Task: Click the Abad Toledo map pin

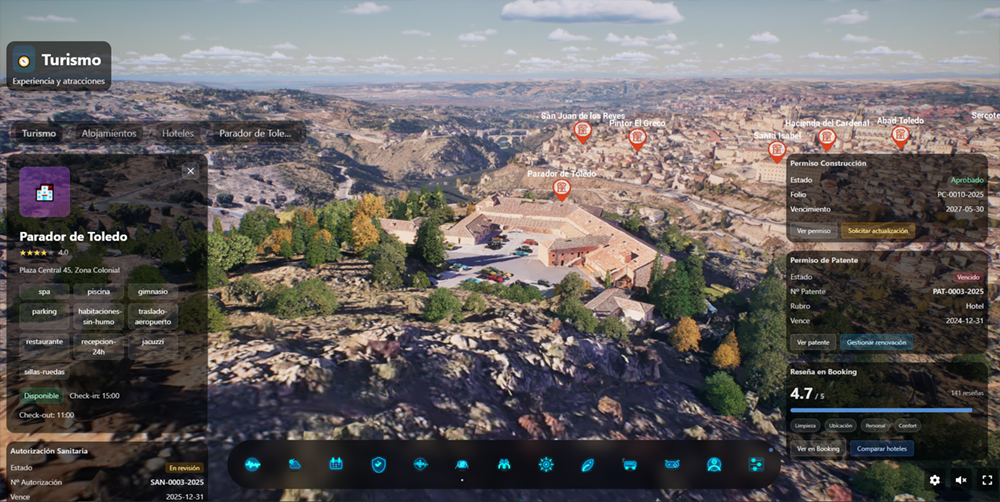Action: 900,135
